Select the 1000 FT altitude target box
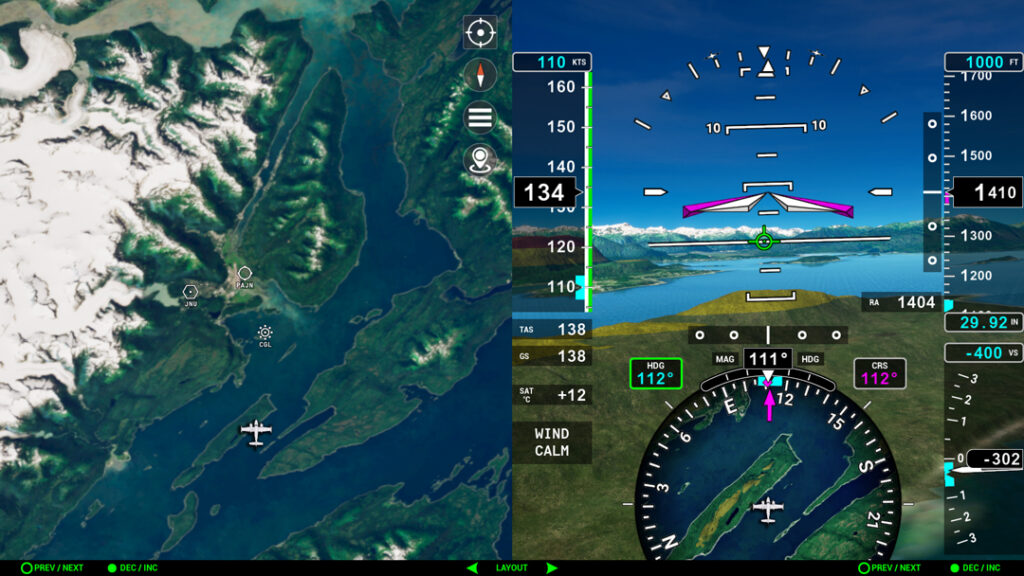The image size is (1024, 576). (983, 62)
